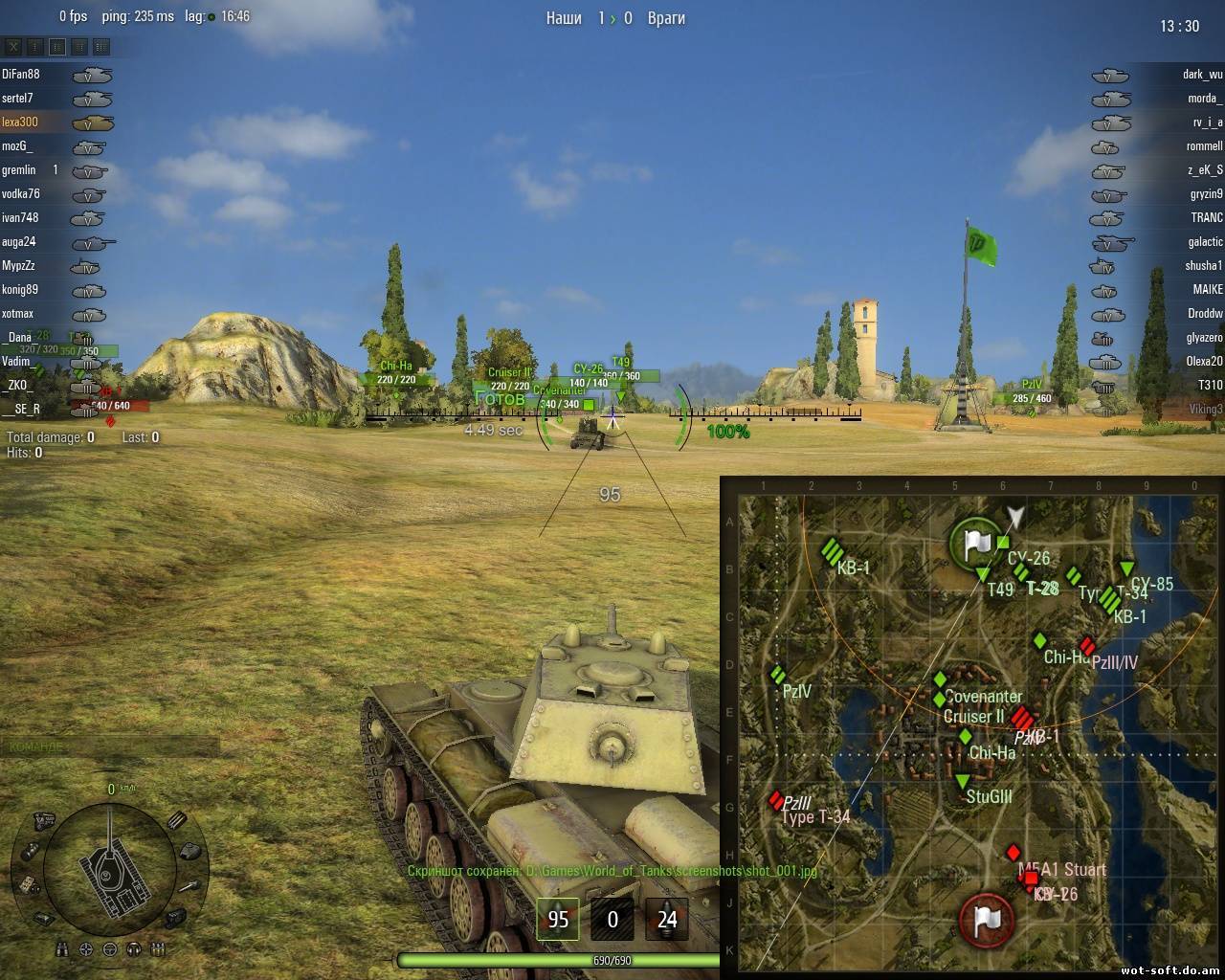Pick enemy Droddw in the right player list
Viewport: 1225px width, 980px height.
[1205, 314]
